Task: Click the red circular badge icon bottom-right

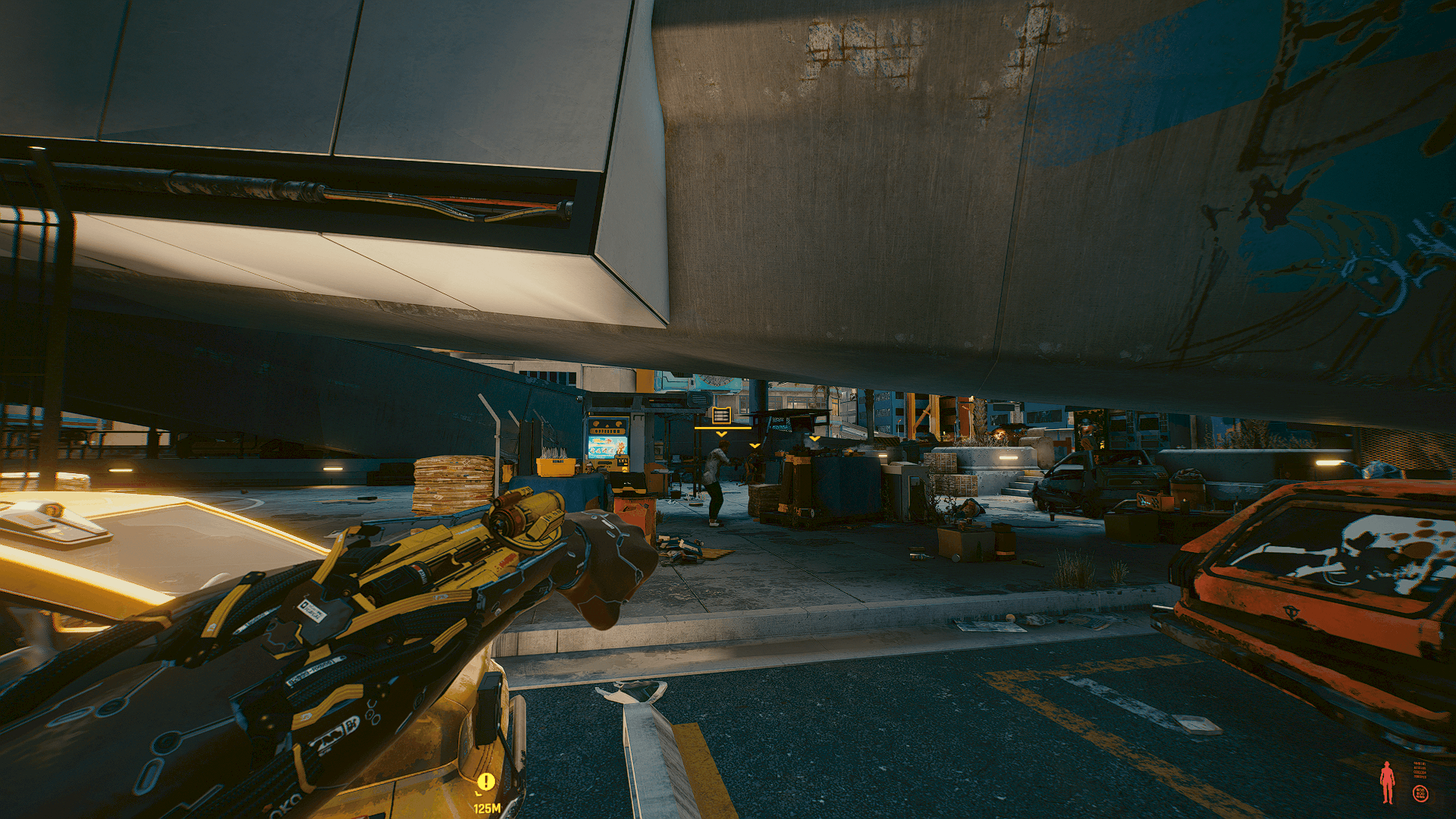Action: (1421, 794)
